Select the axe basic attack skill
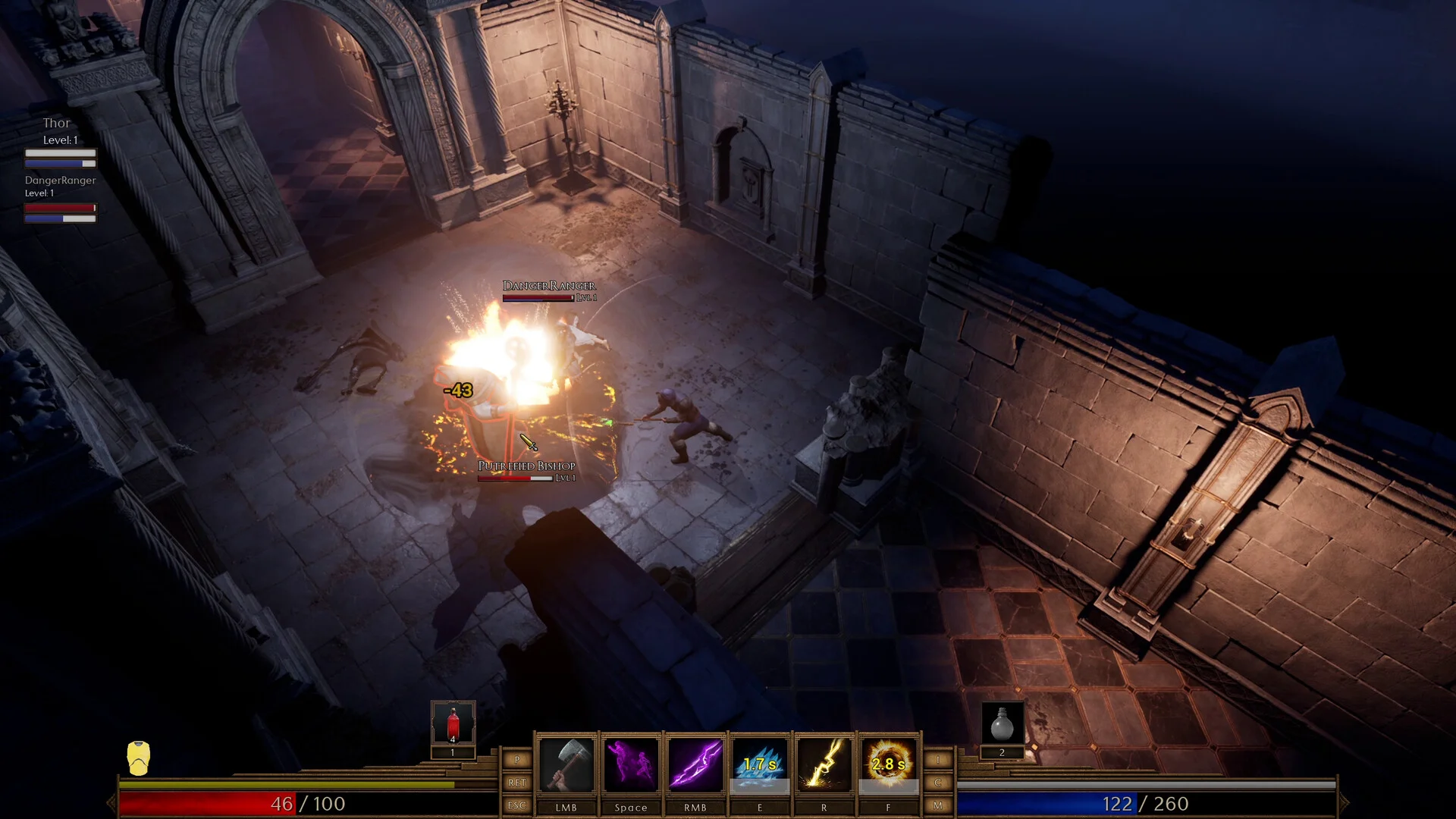The image size is (1456, 819). [x=566, y=765]
